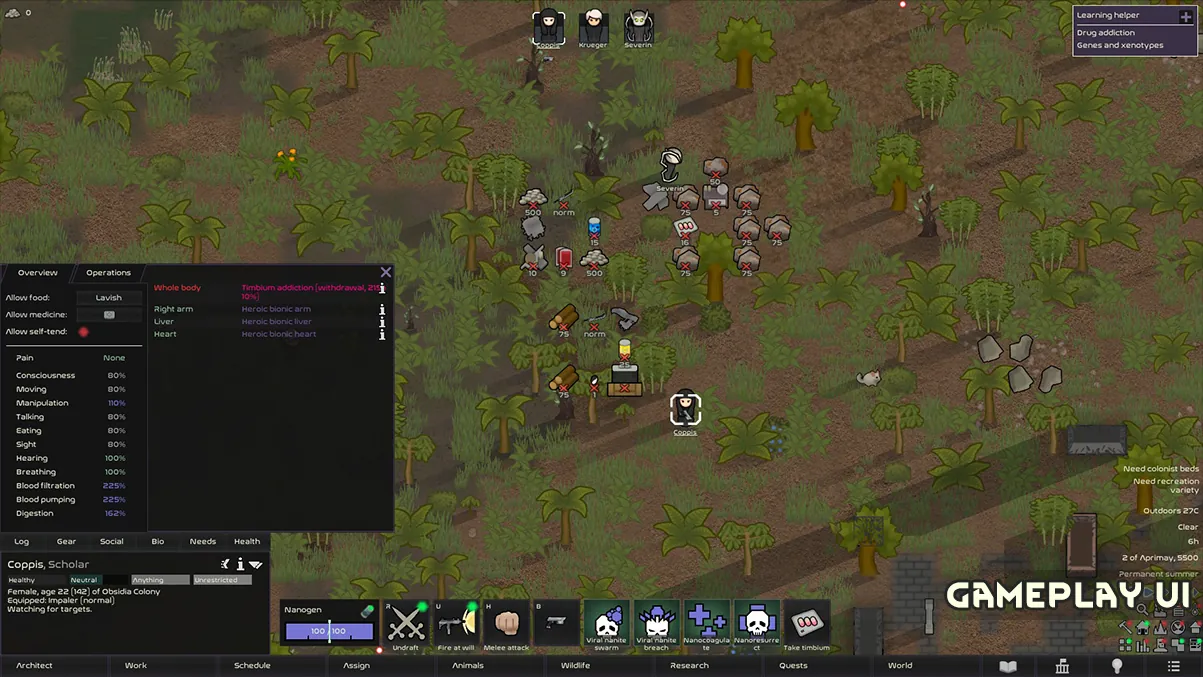Open the Bio tab
Screen dimensions: 1203x677
[x=158, y=542]
